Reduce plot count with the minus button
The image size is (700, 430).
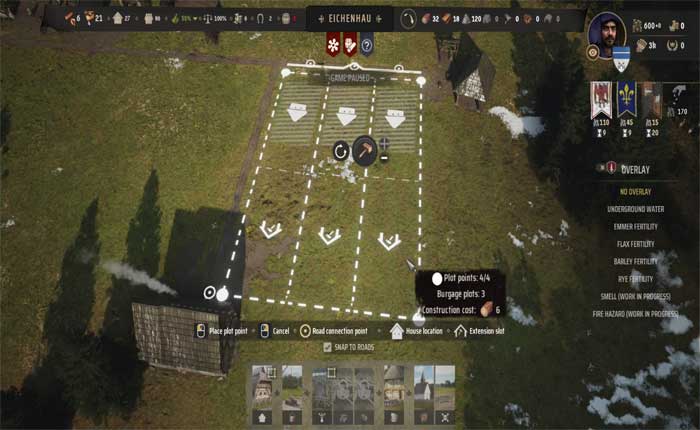coord(384,158)
